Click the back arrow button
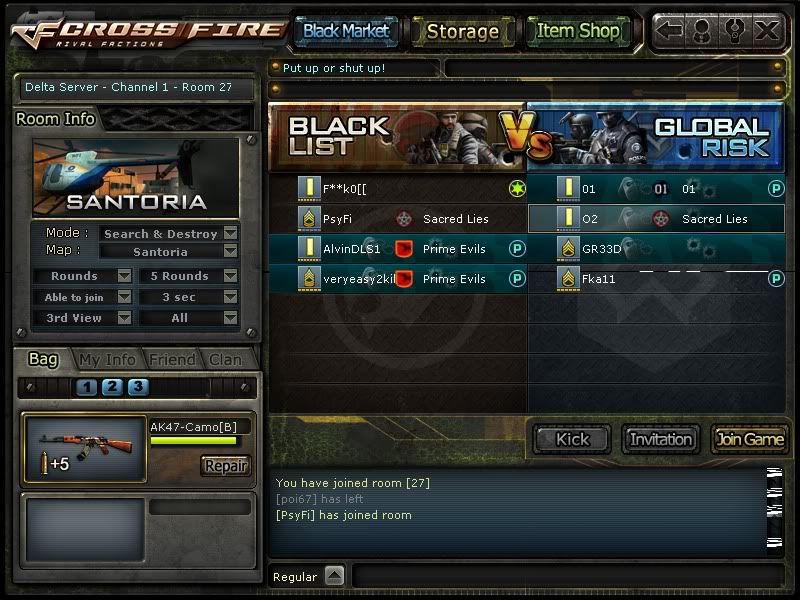This screenshot has width=800, height=600. pos(670,30)
